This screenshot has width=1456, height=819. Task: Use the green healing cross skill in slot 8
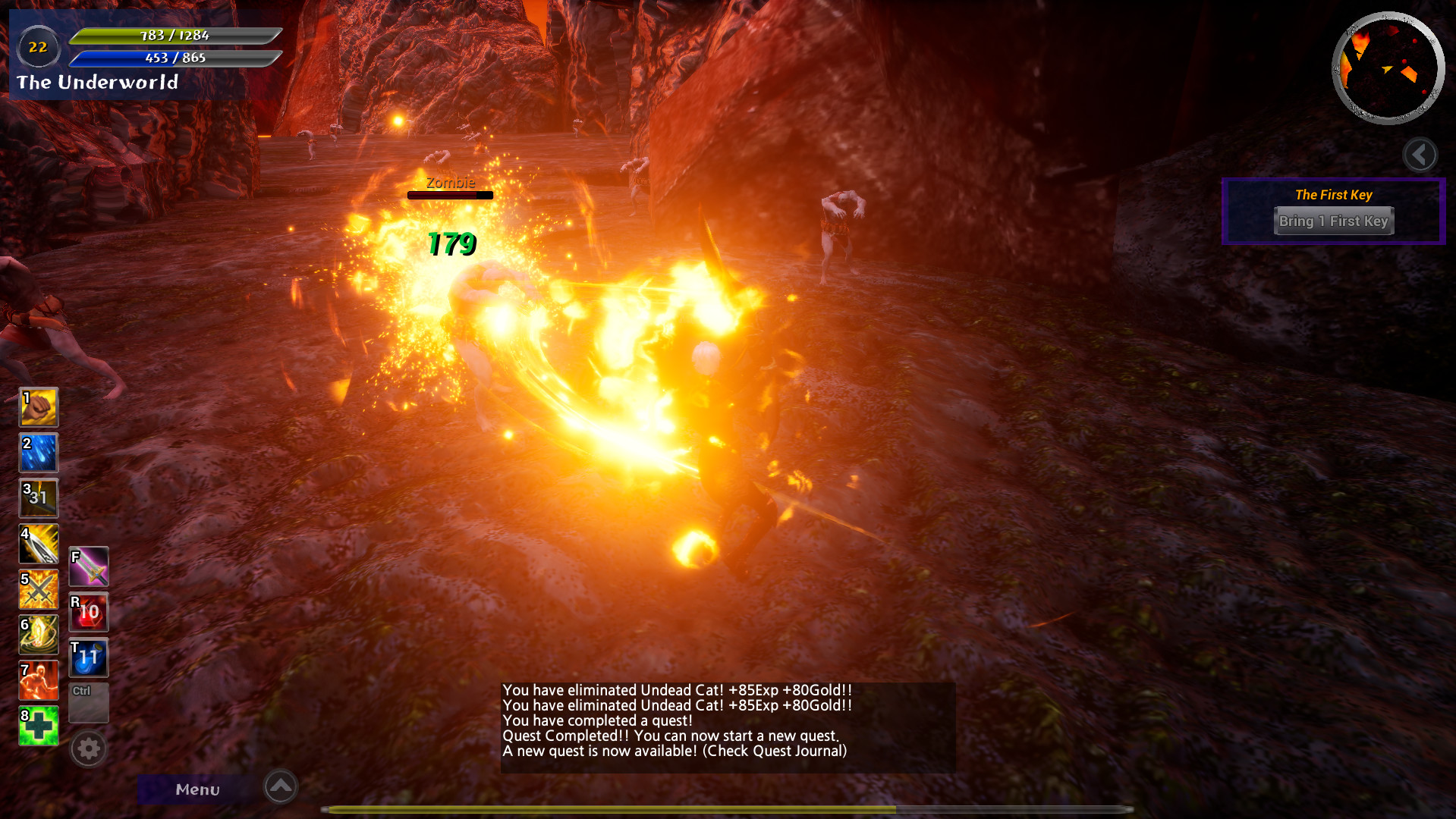pos(38,726)
